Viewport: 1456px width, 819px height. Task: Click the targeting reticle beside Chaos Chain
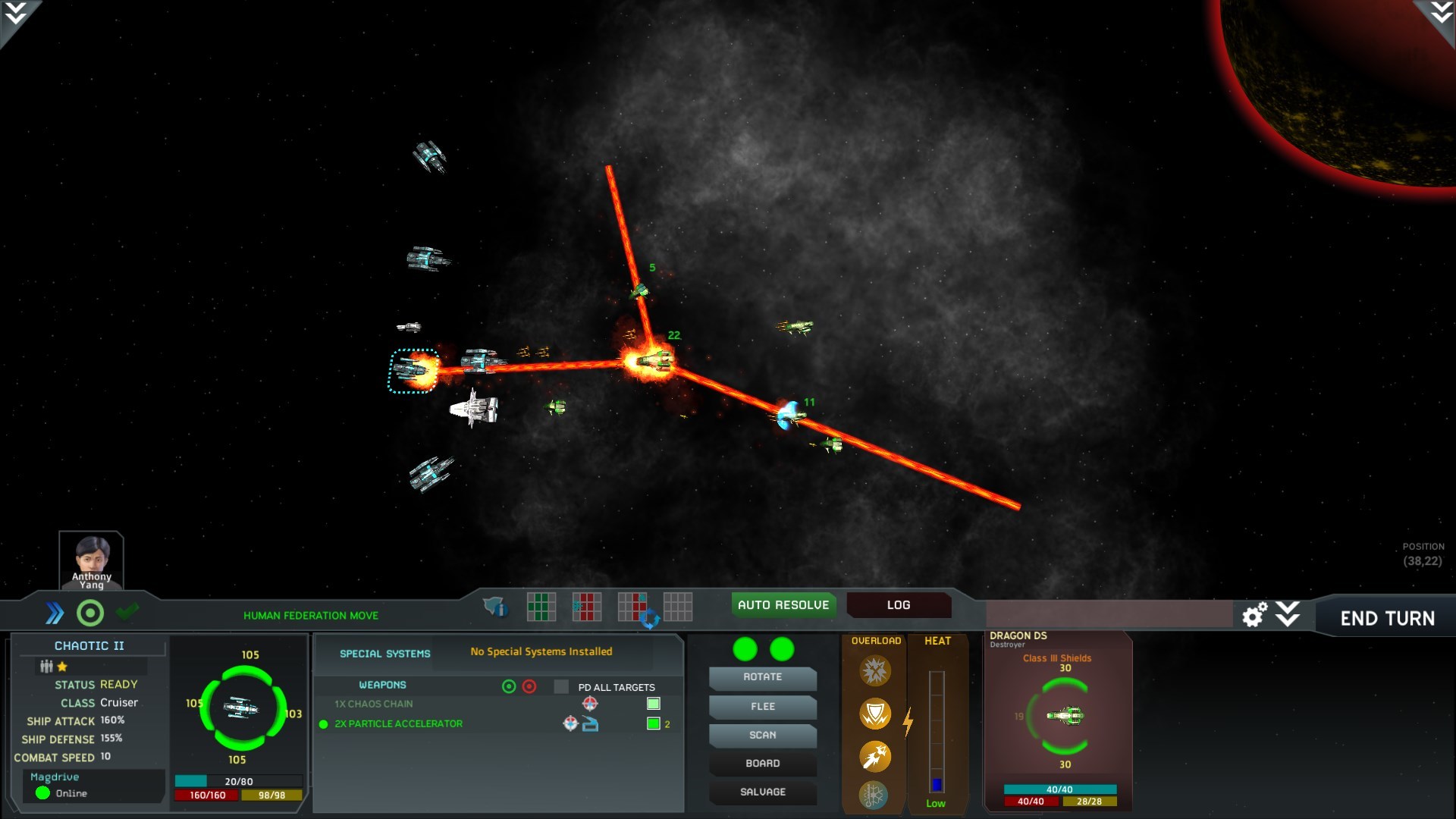tap(589, 704)
